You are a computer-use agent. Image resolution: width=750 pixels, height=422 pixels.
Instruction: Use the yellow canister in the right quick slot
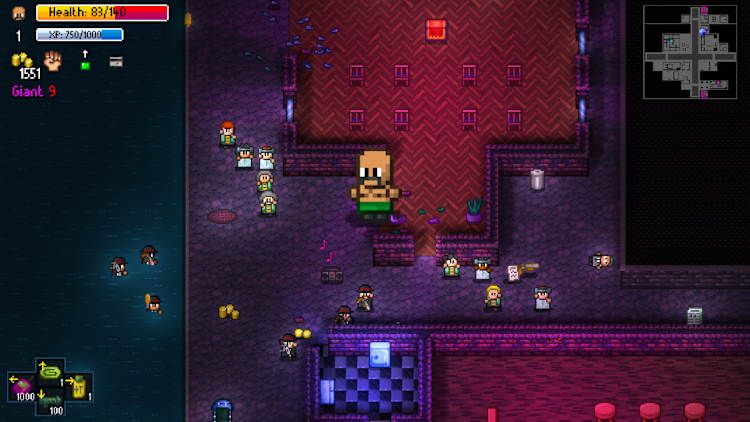[x=78, y=387]
